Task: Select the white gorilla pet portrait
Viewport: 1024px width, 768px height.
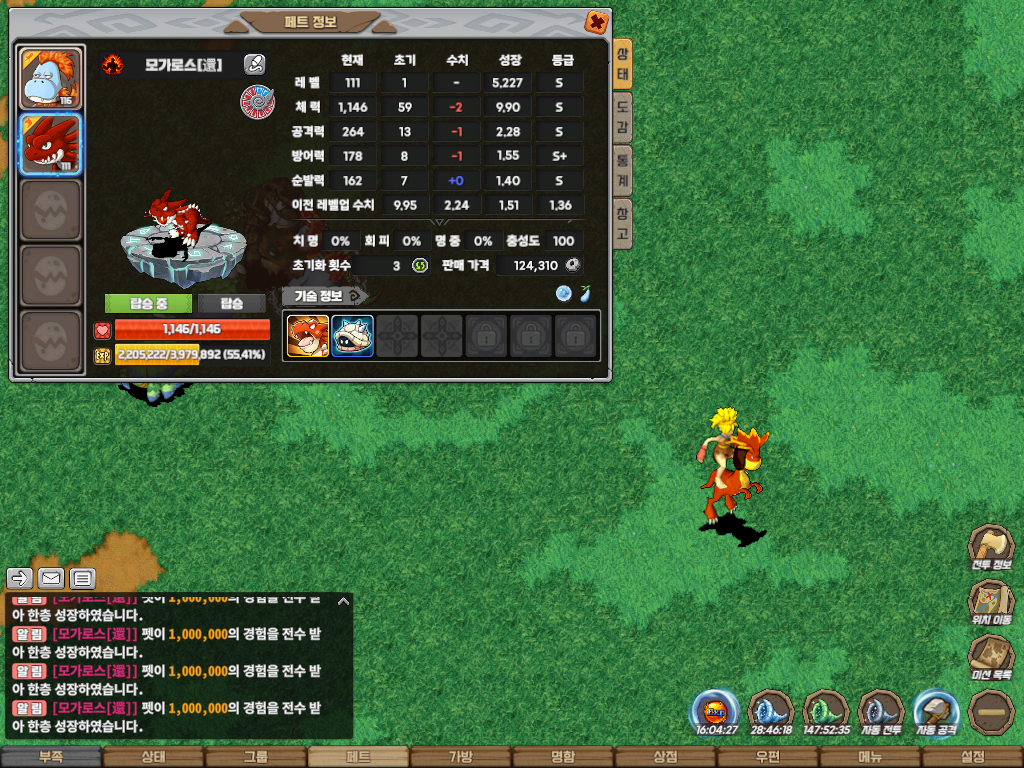Action: coord(50,78)
